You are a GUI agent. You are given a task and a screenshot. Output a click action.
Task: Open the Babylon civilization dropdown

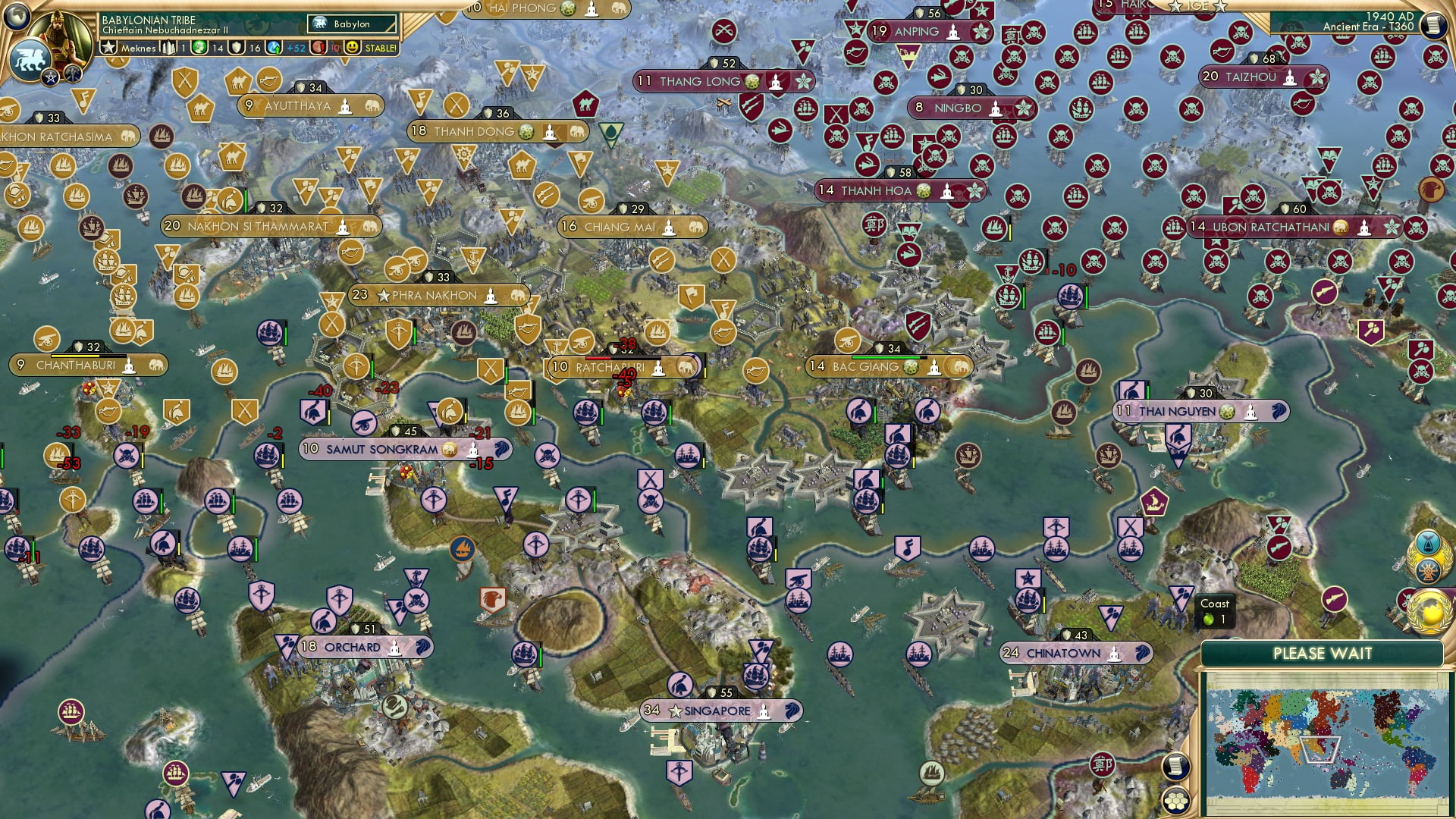point(351,24)
